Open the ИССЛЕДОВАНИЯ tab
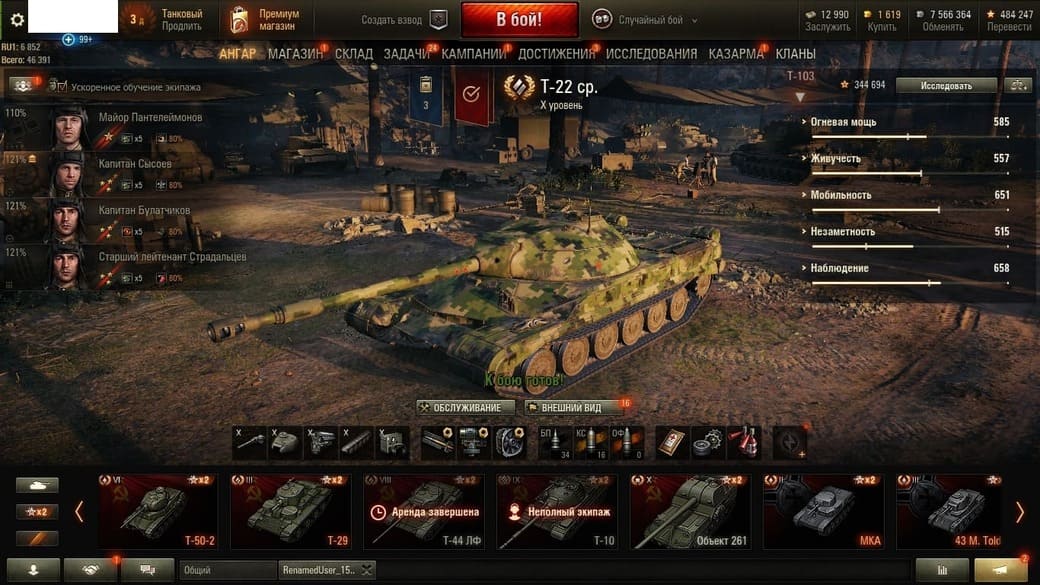The height and width of the screenshot is (585, 1040). (651, 54)
